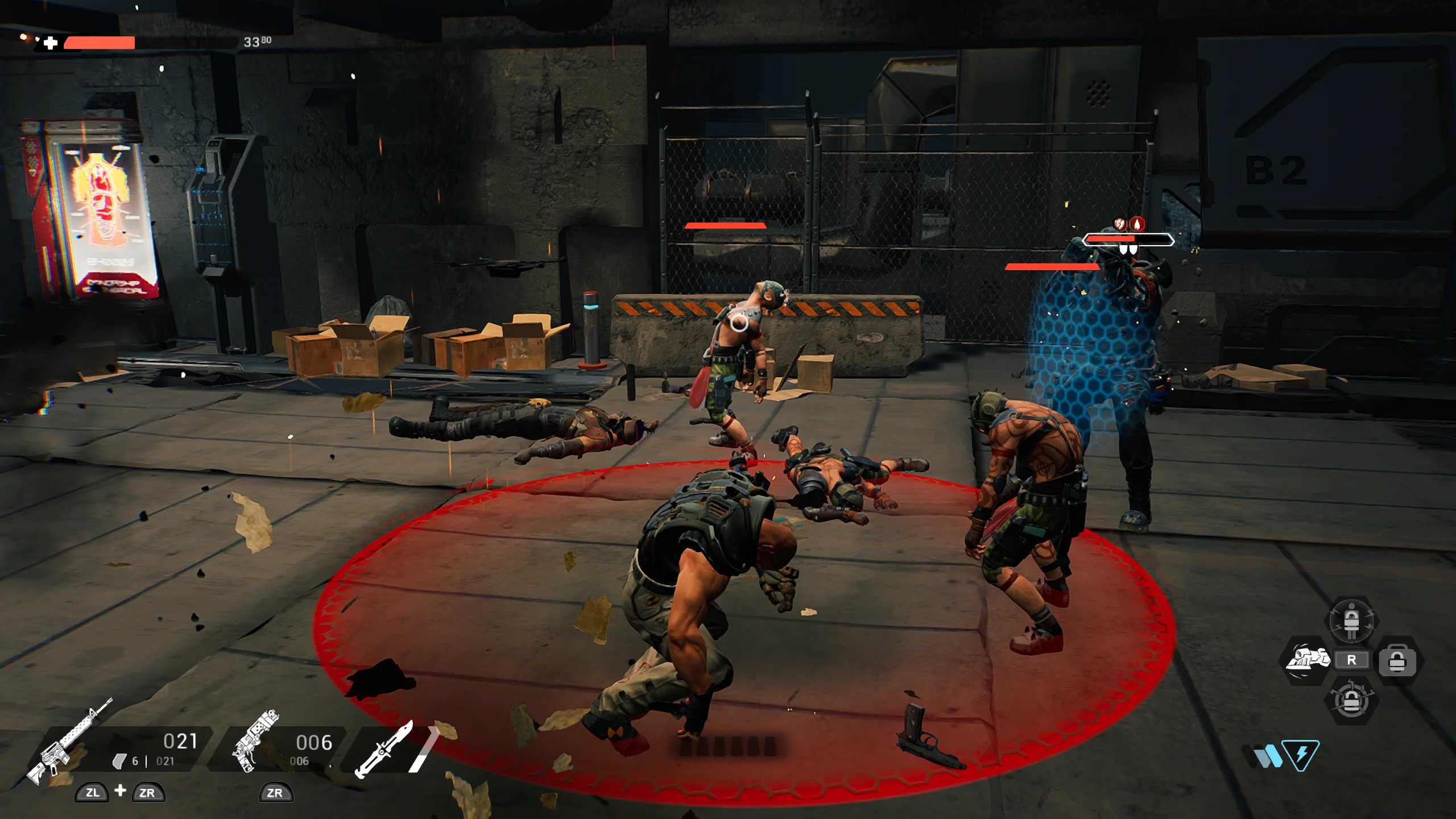The height and width of the screenshot is (819, 1456).
Task: Click the locked briefcase ability slot
Action: tap(1397, 661)
